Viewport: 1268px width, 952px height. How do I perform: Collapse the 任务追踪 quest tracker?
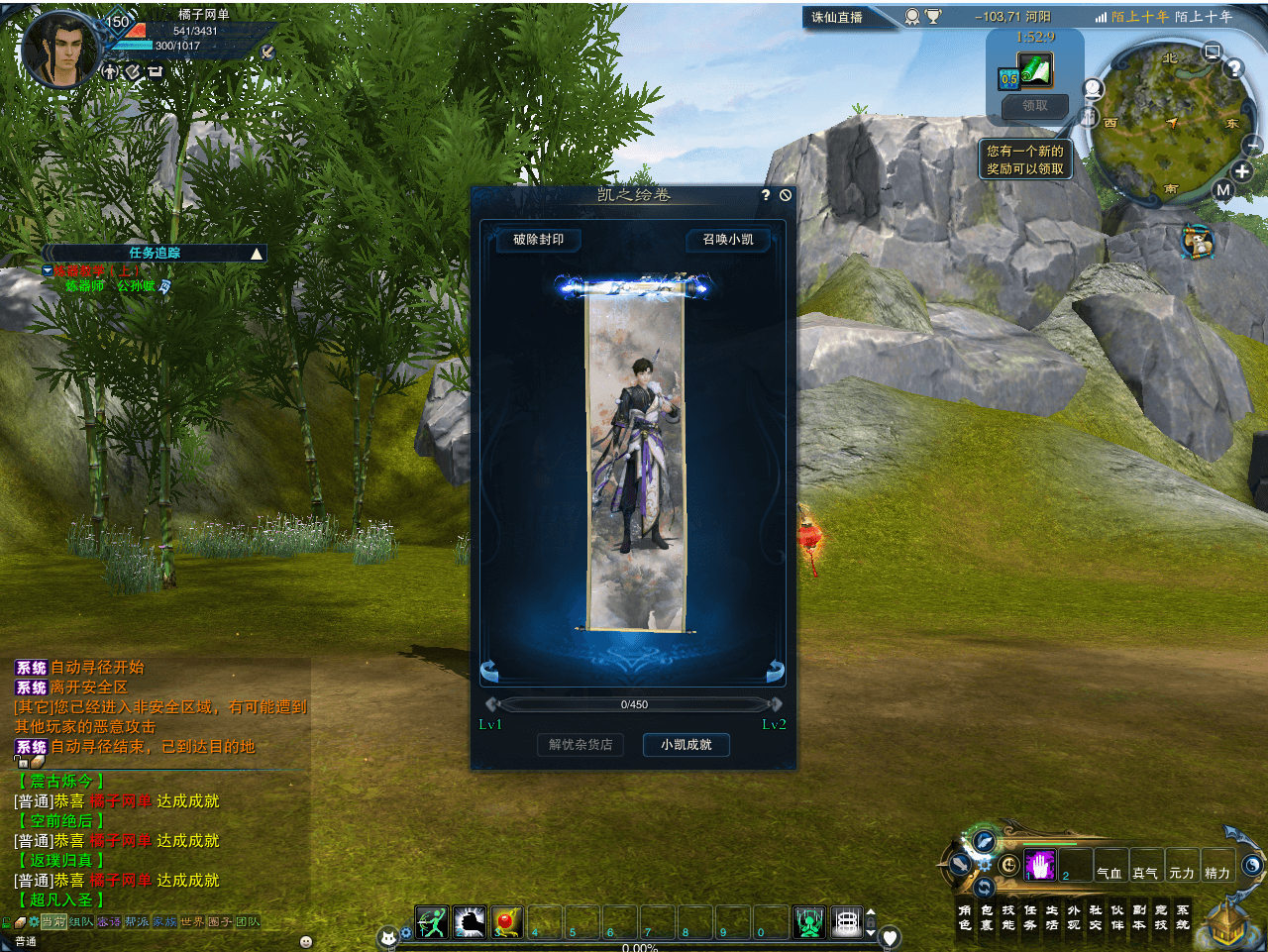pos(257,254)
